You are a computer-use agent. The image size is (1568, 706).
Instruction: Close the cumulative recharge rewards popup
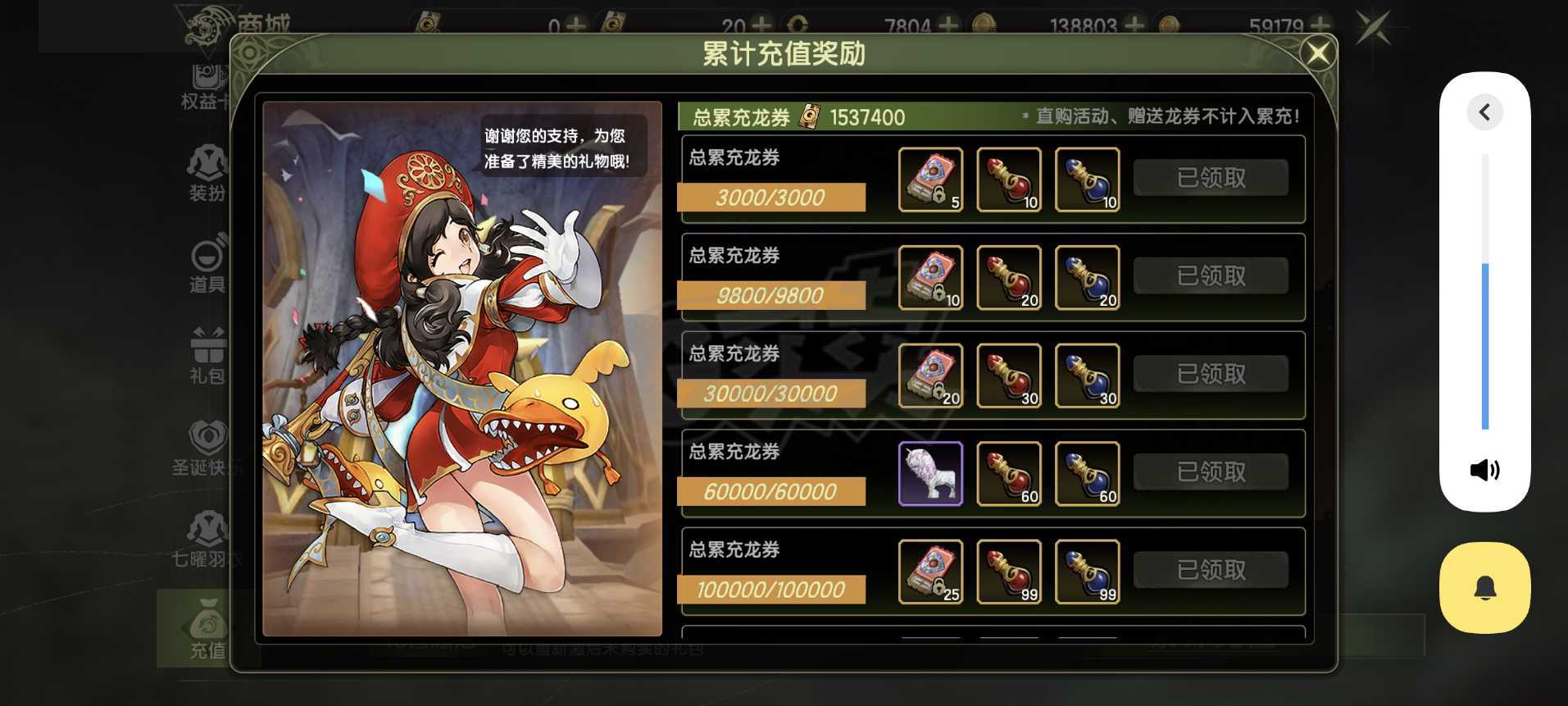1317,54
